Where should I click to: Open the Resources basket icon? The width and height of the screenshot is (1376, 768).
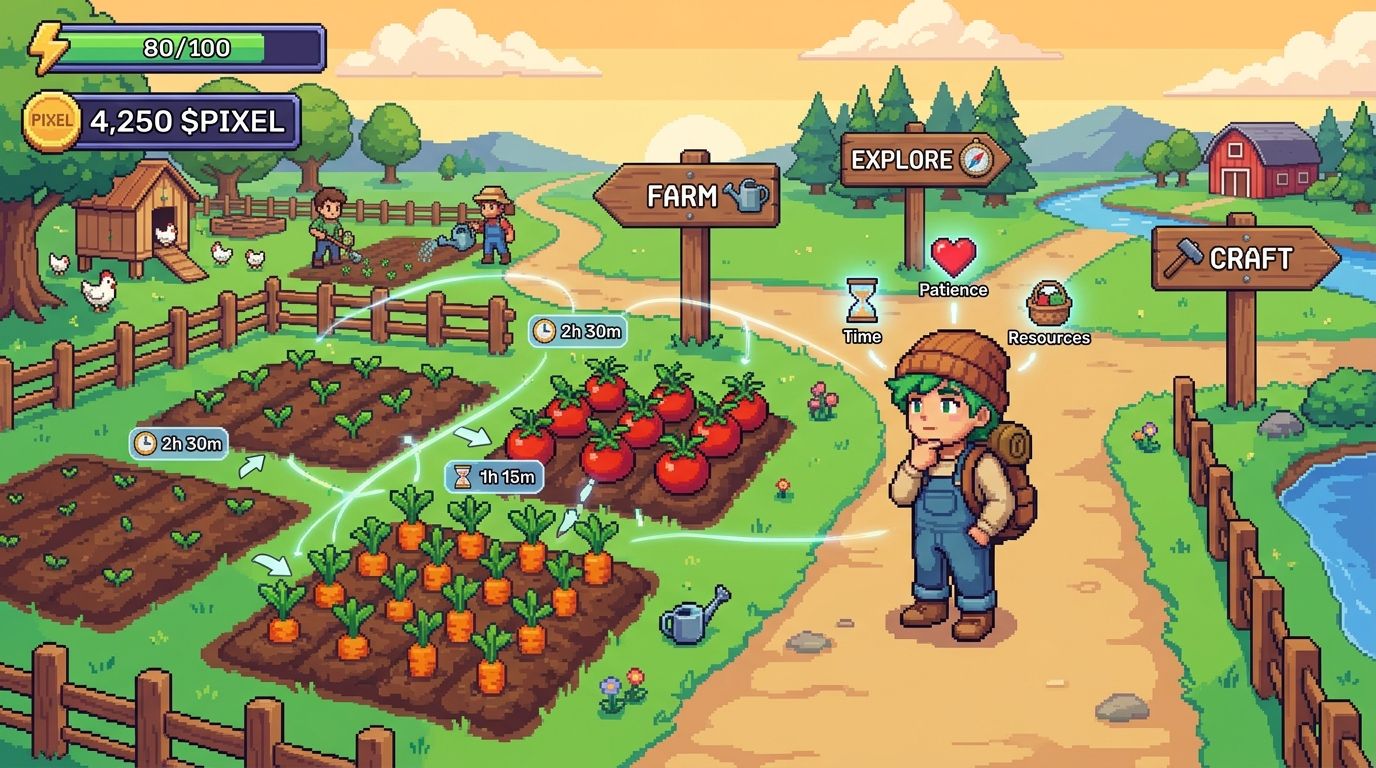[1048, 303]
